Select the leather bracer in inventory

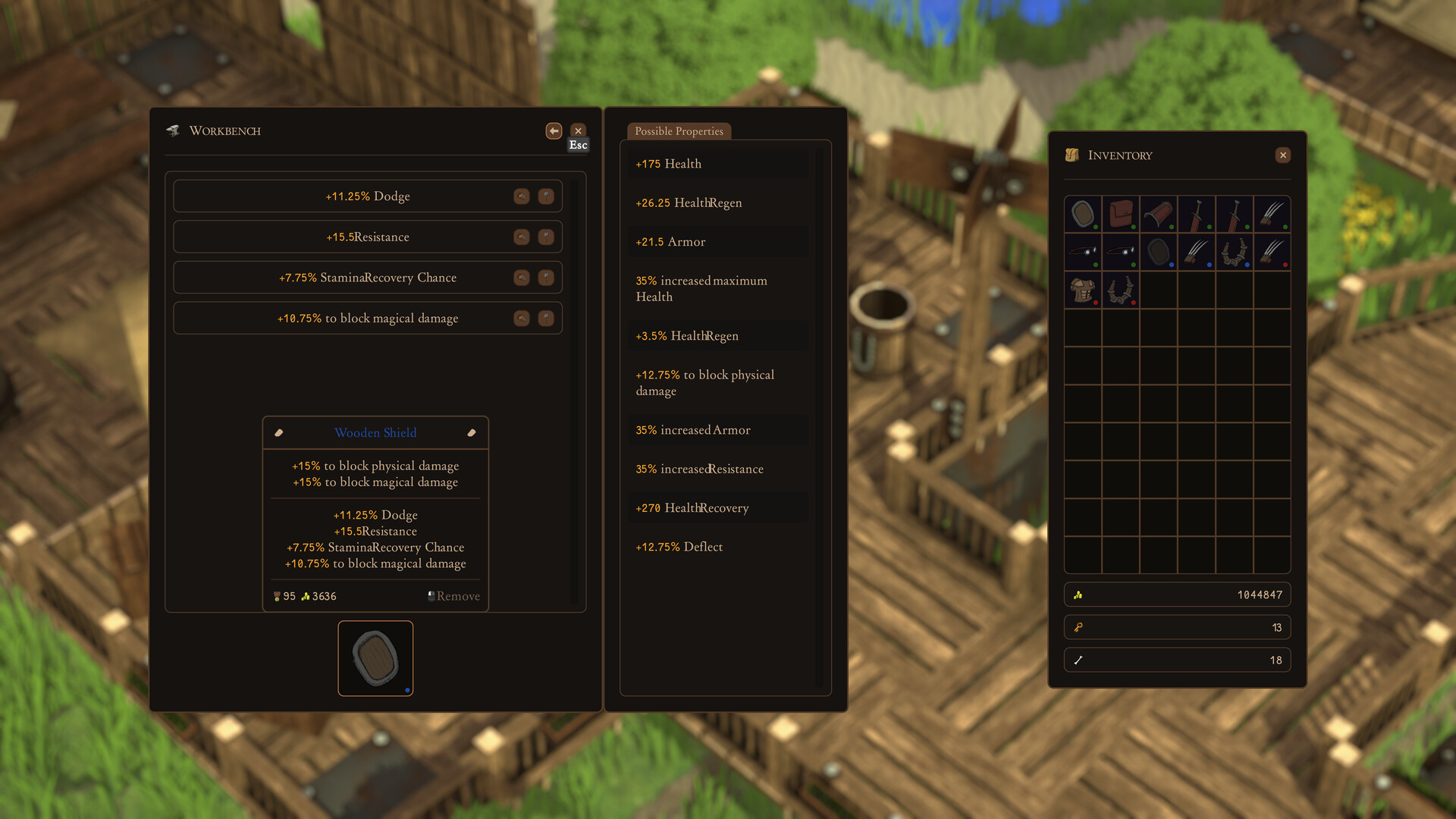pyautogui.click(x=1159, y=214)
